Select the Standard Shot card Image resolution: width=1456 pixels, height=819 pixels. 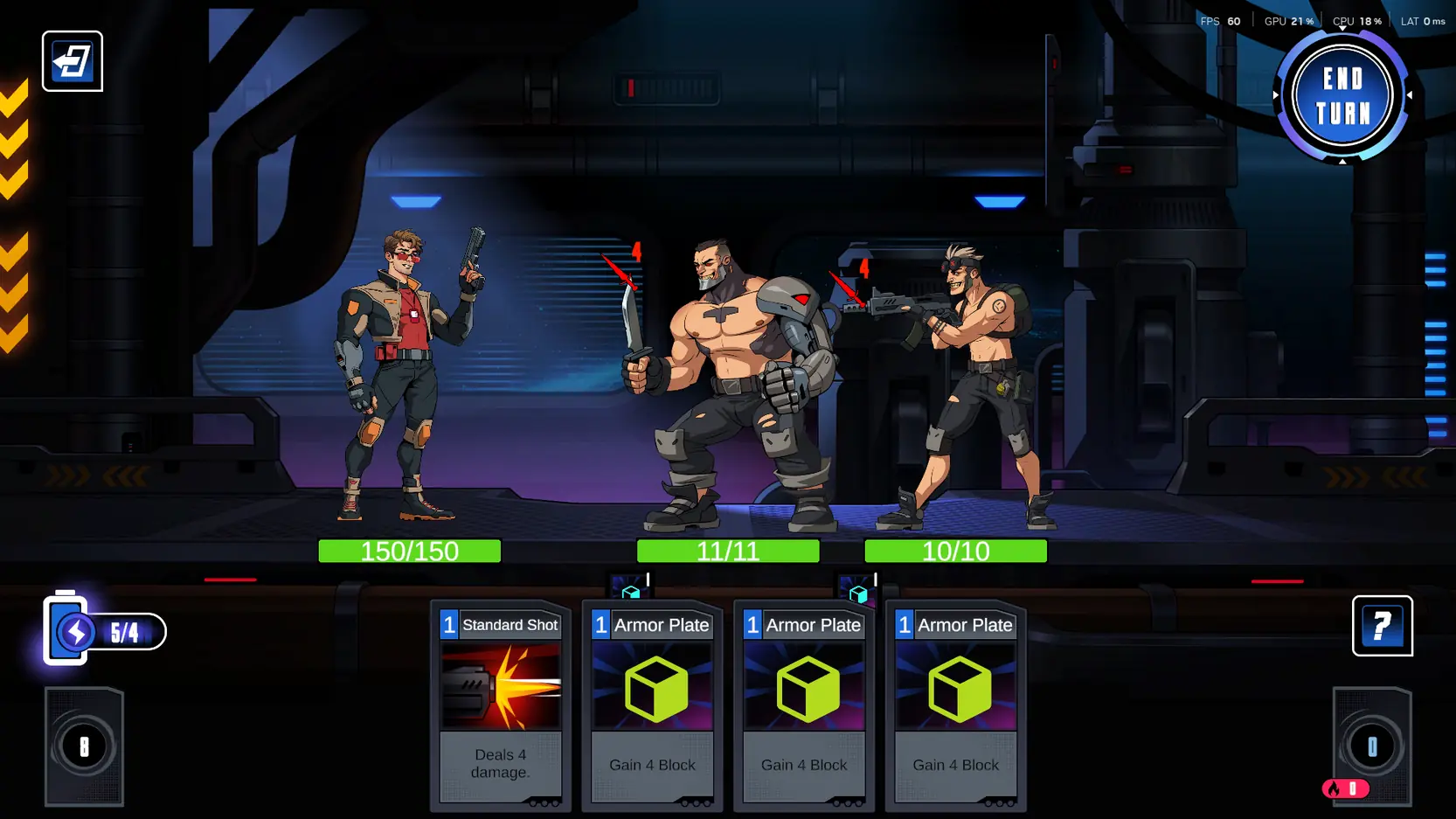tap(500, 704)
